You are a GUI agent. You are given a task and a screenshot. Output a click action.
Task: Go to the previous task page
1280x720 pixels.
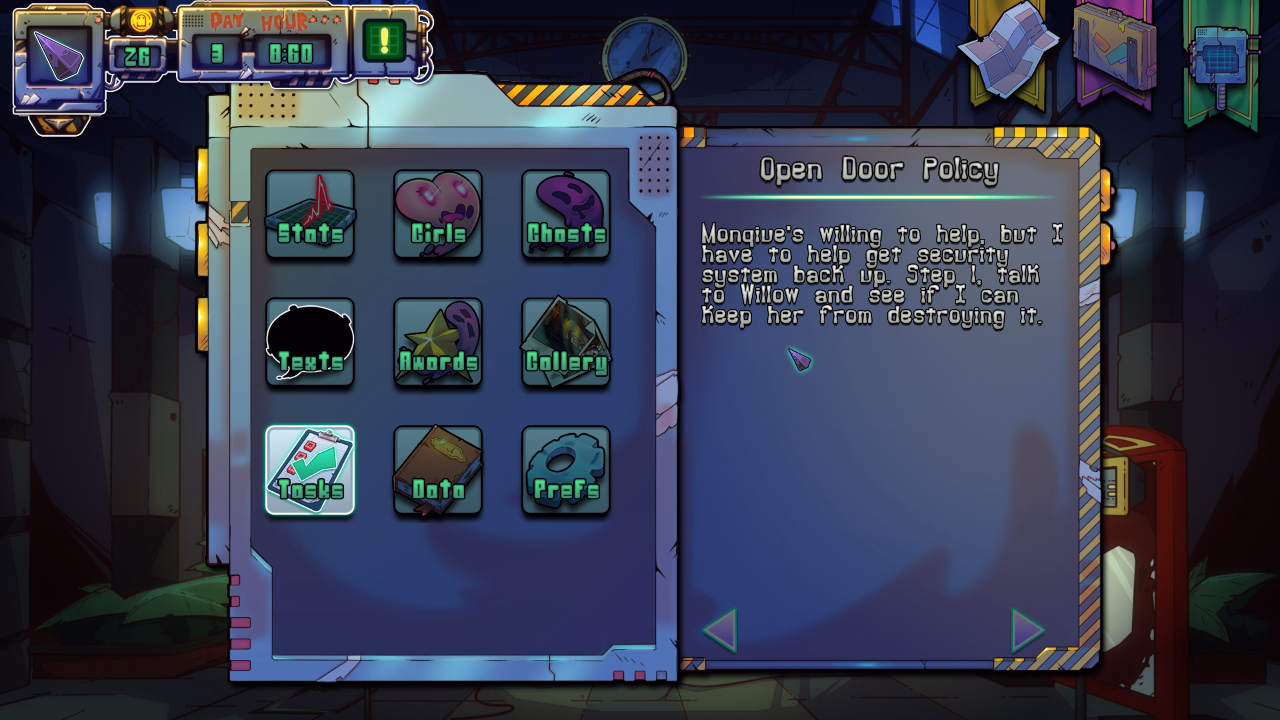click(x=720, y=630)
